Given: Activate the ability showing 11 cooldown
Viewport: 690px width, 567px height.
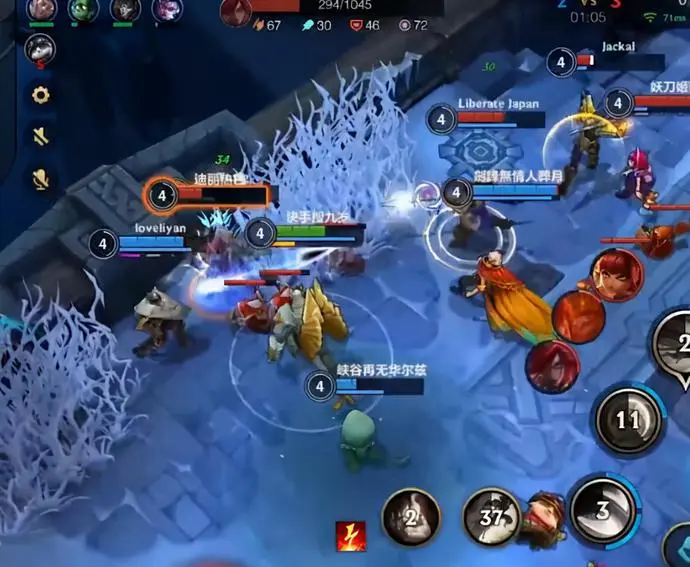Looking at the screenshot, I should pos(628,419).
